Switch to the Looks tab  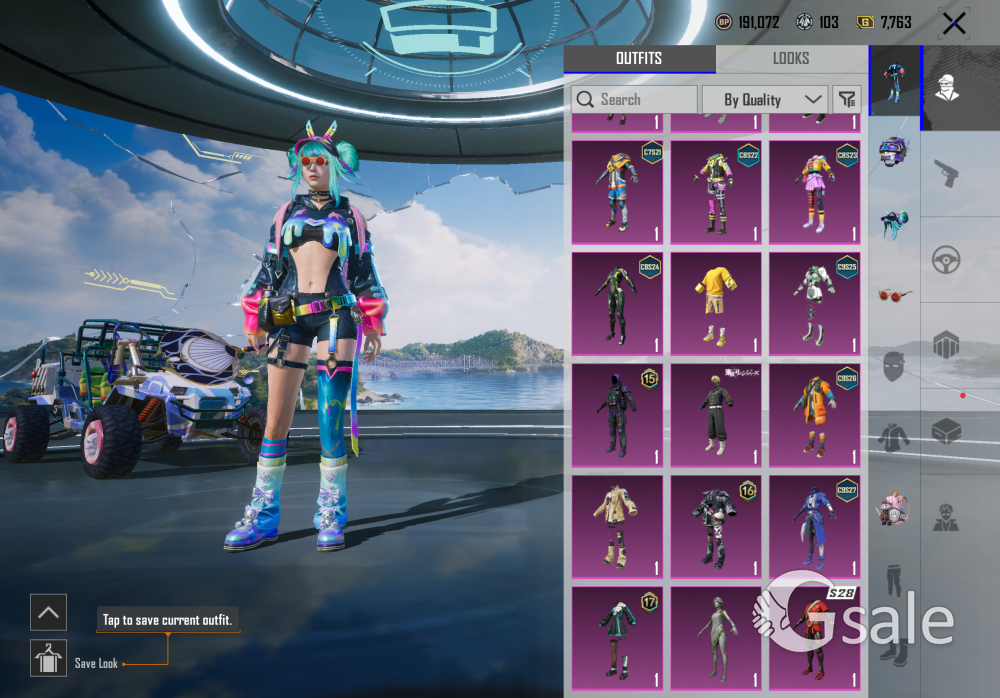pos(790,58)
